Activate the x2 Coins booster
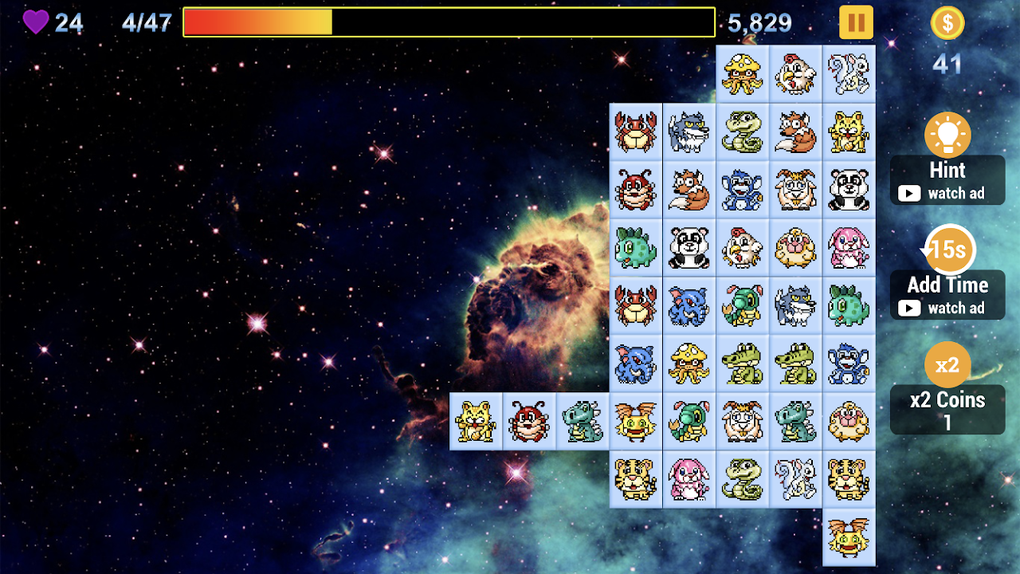The image size is (1020, 574). (947, 365)
